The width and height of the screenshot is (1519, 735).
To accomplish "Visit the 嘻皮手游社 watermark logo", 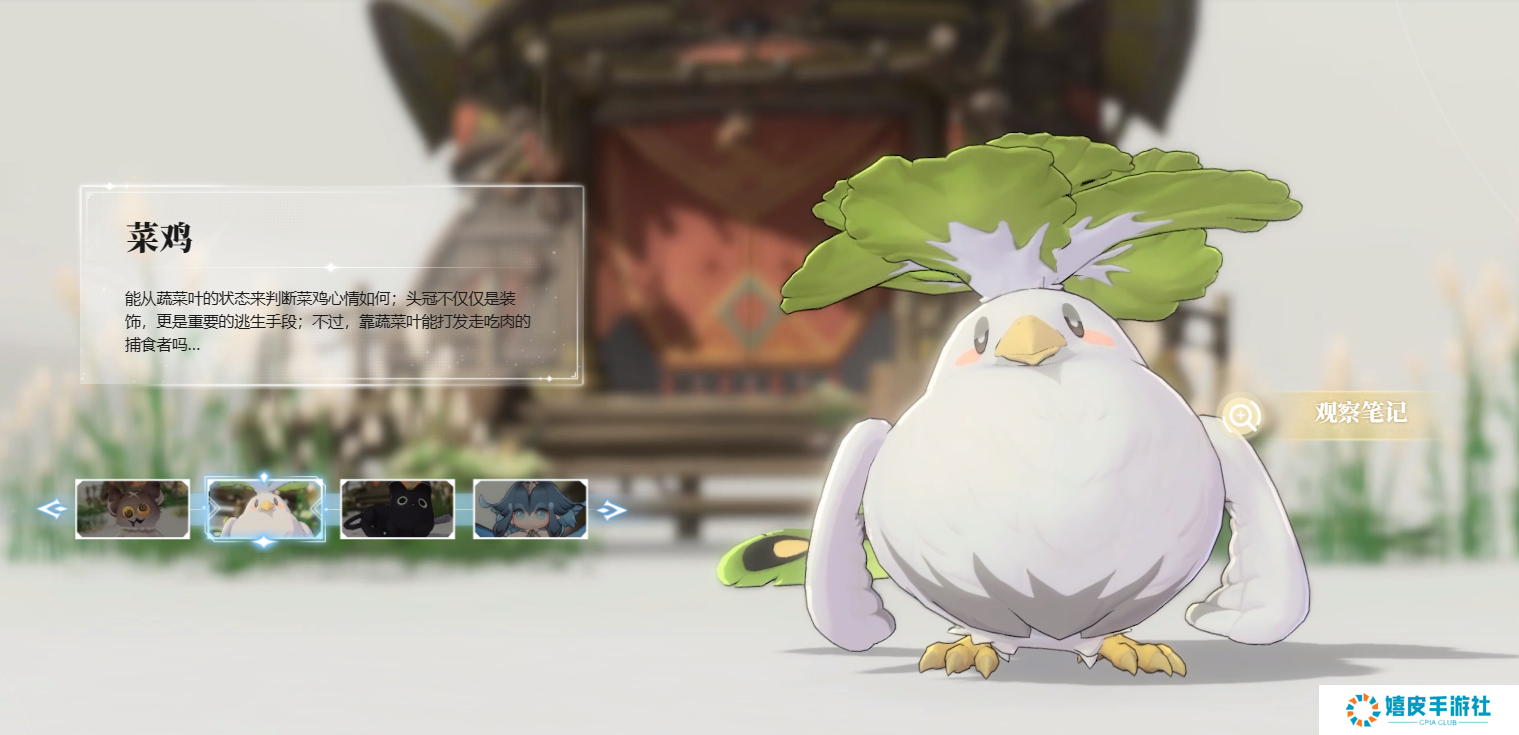I will pyautogui.click(x=1418, y=710).
